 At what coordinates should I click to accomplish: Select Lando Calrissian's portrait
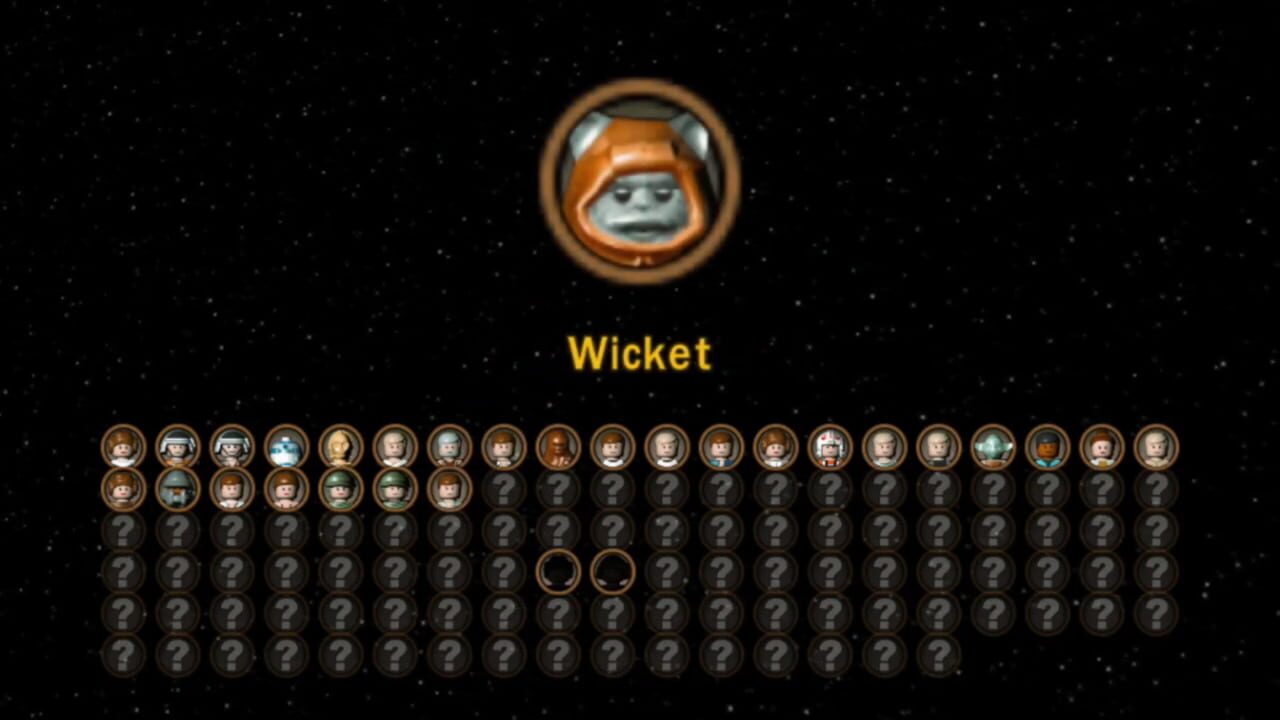(x=1047, y=450)
